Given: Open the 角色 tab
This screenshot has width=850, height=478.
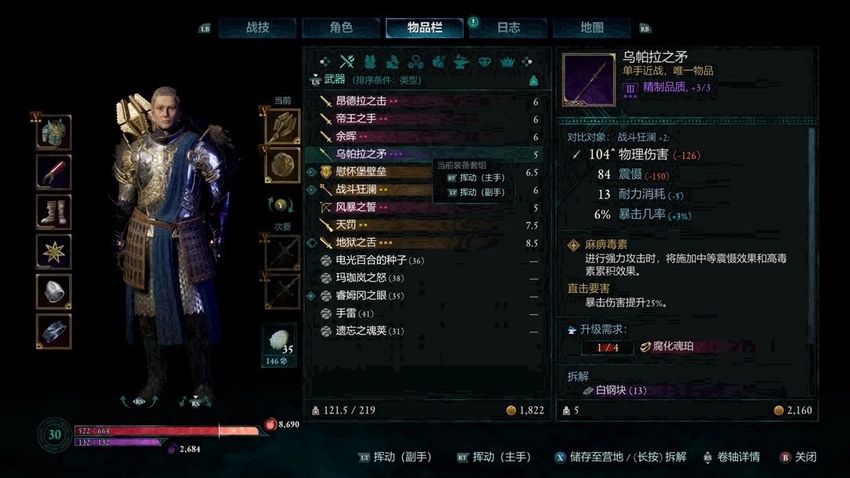Looking at the screenshot, I should click(x=341, y=28).
